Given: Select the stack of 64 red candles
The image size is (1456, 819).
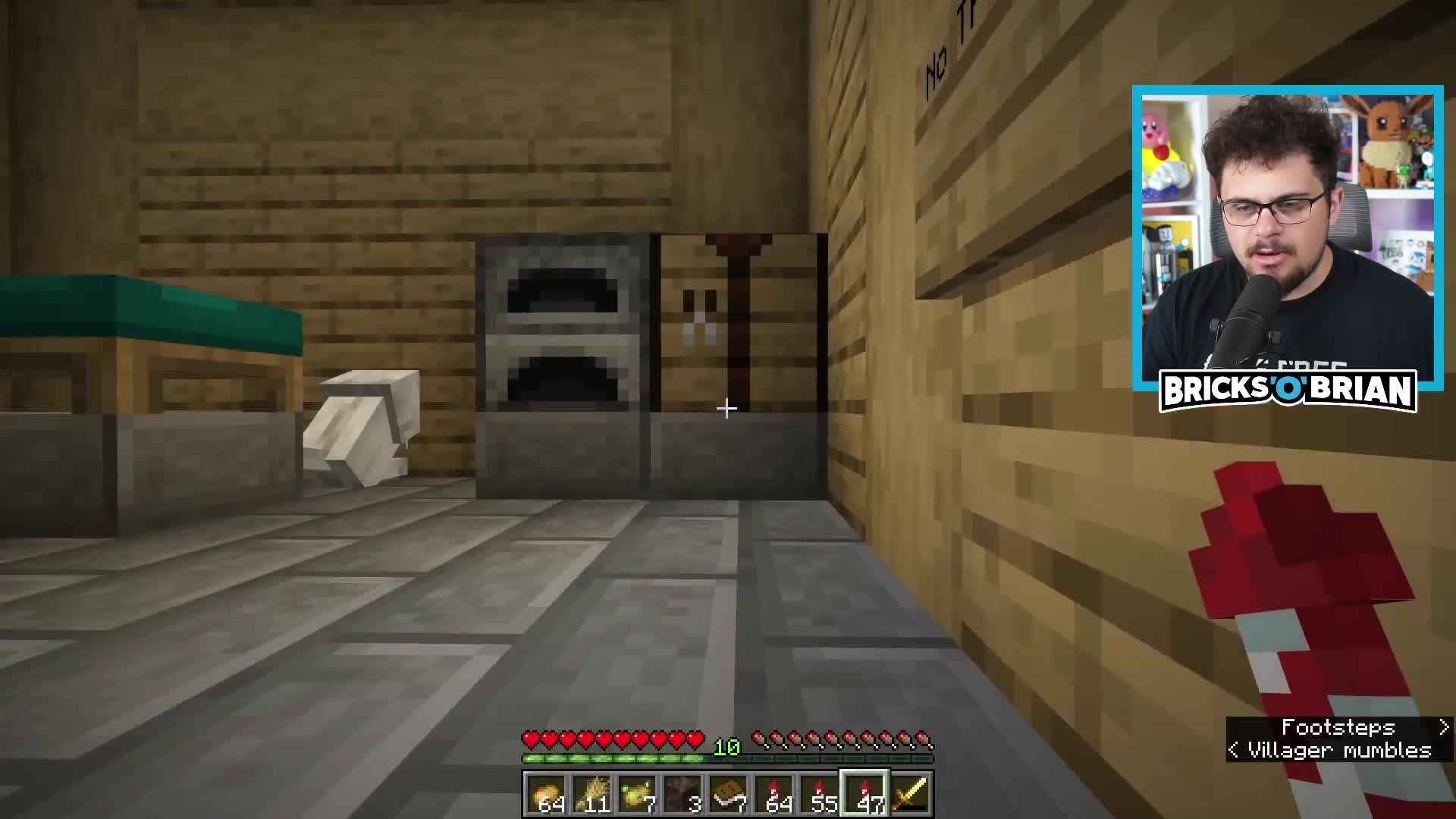Looking at the screenshot, I should [x=772, y=792].
